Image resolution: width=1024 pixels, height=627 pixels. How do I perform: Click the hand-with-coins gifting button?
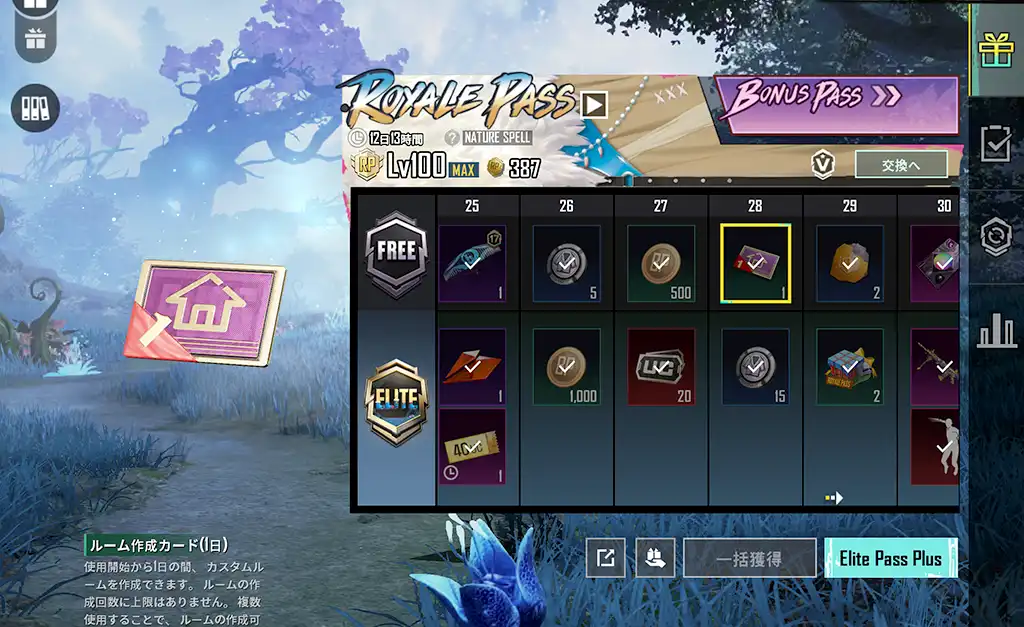point(655,558)
